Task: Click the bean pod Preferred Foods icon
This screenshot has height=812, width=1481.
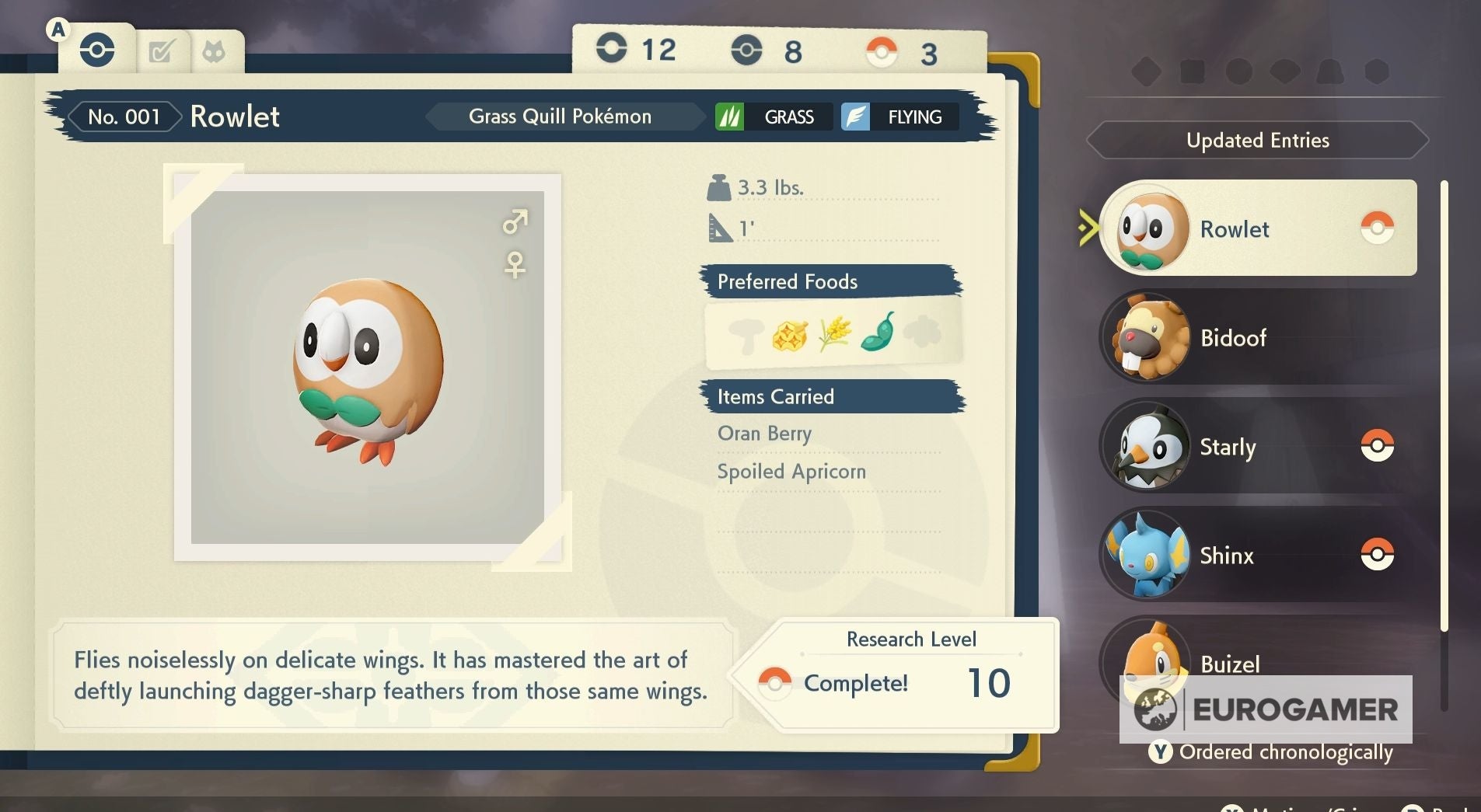Action: click(877, 336)
